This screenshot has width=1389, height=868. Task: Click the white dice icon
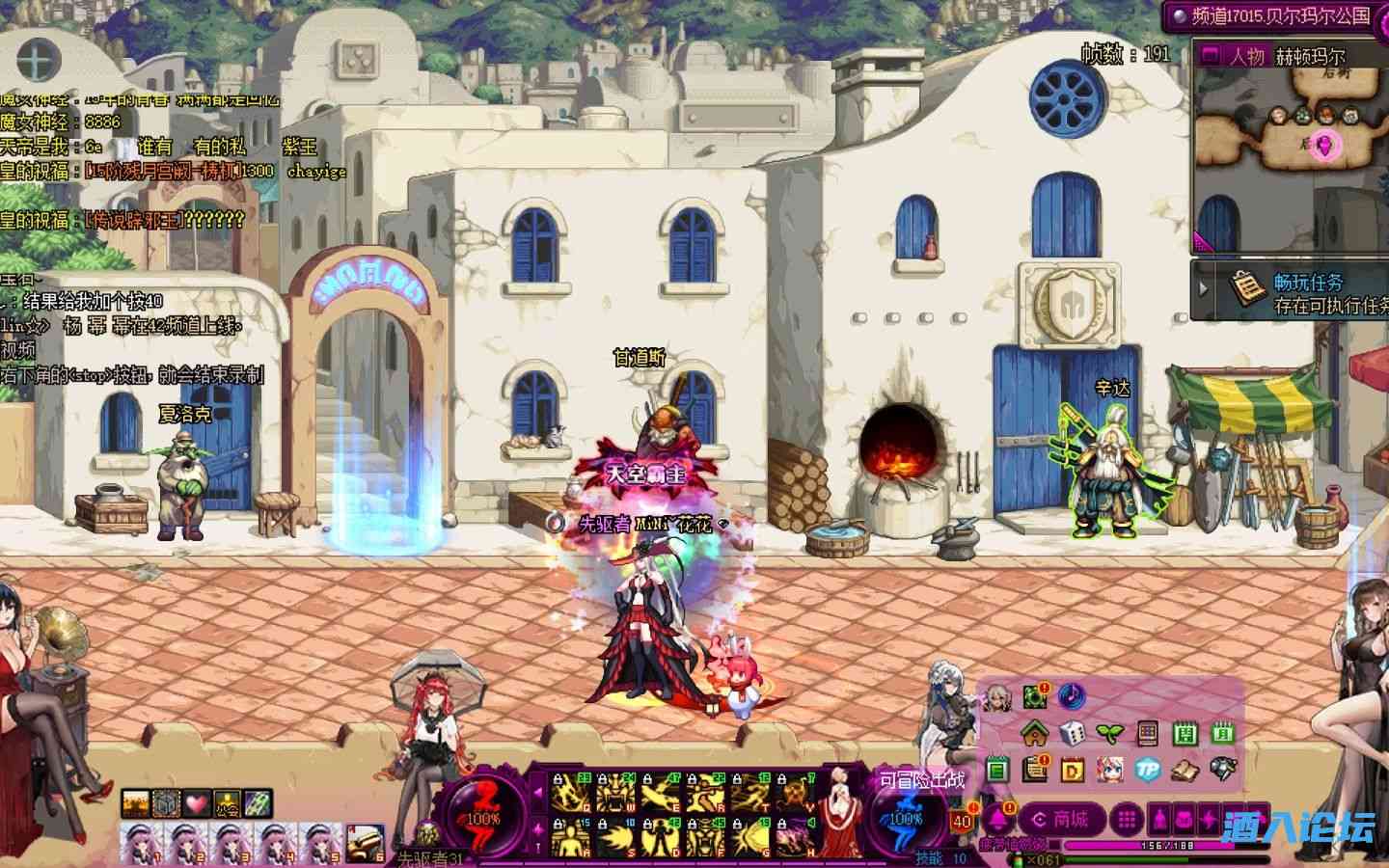point(1073,734)
